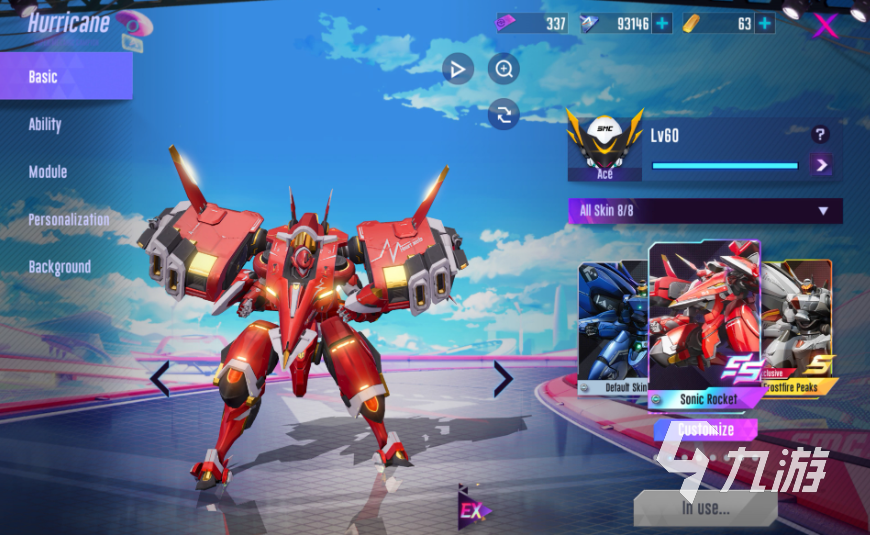
Task: Show the next mech with right arrow
Action: point(502,379)
